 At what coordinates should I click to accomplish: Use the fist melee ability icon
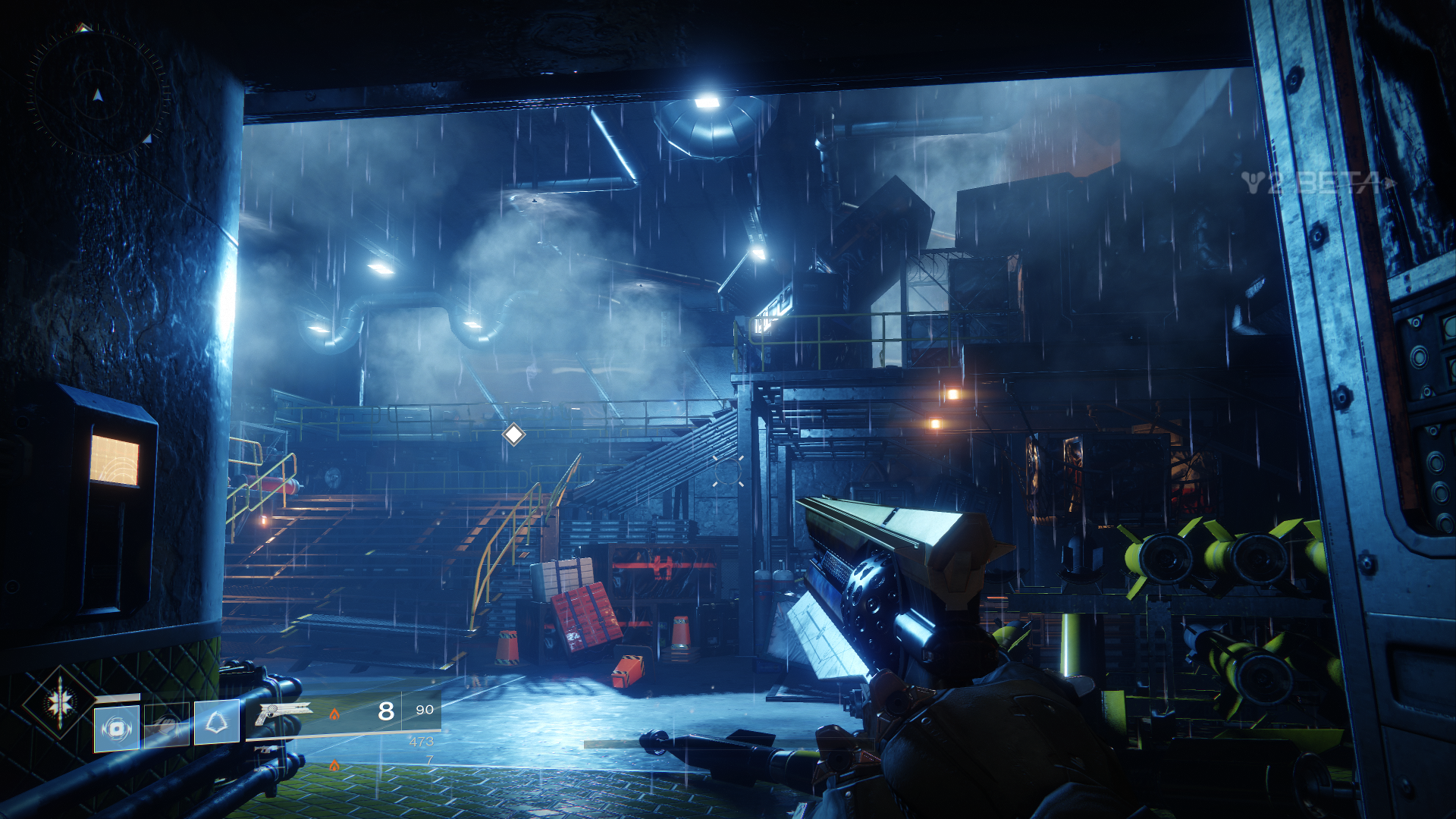click(167, 726)
